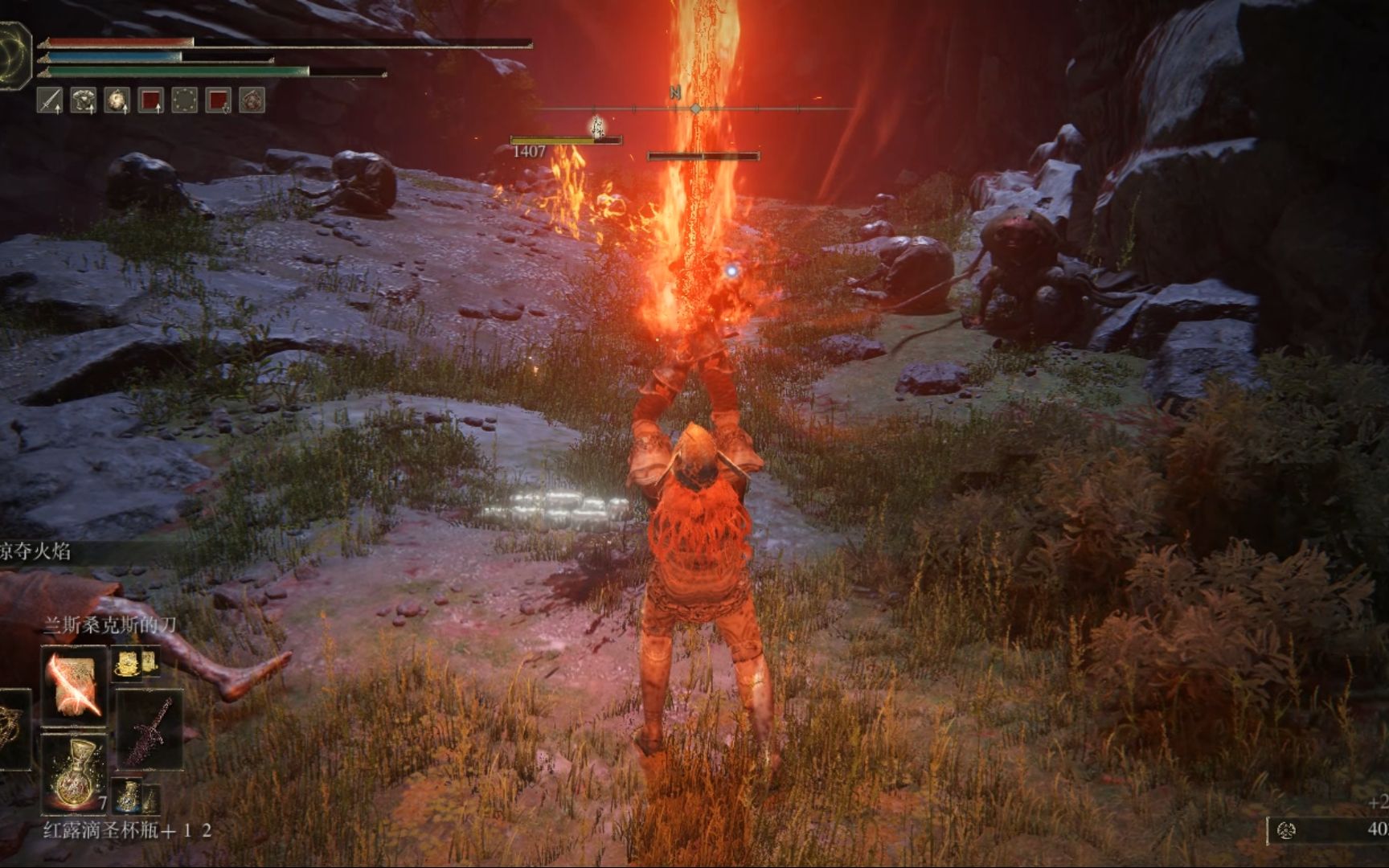Click the sword attack buff status icon

(50, 100)
